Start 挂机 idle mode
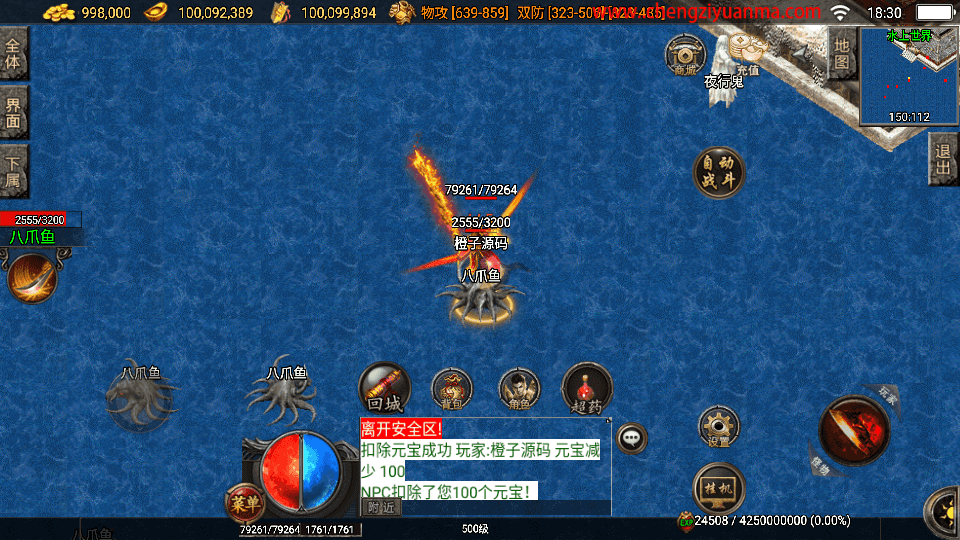Screen dimensions: 960x540 717,487
